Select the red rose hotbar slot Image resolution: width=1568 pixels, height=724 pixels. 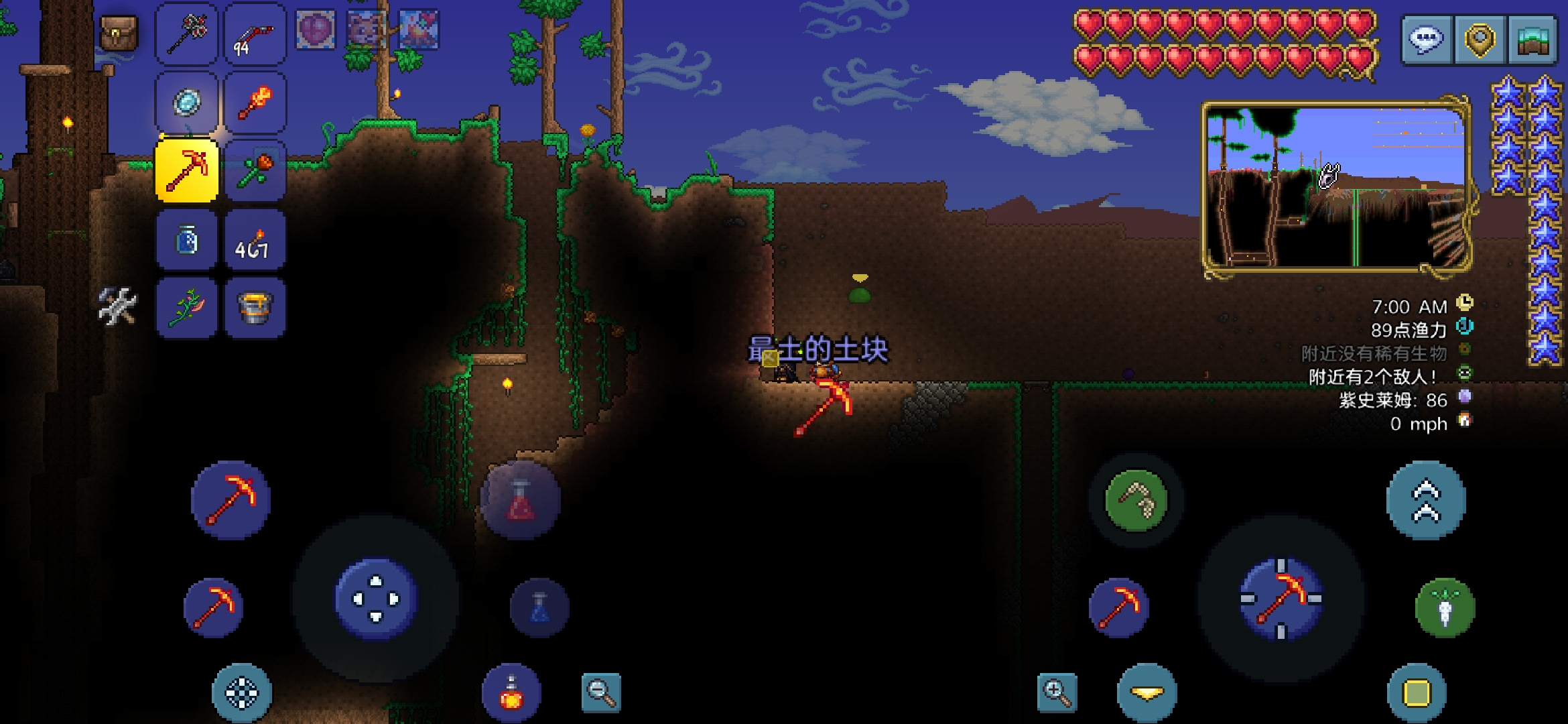255,170
